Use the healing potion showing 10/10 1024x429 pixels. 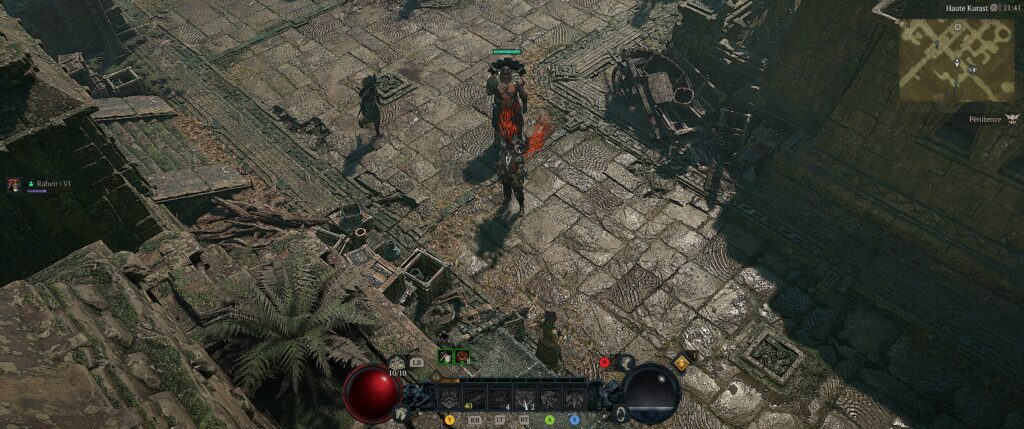tap(398, 363)
